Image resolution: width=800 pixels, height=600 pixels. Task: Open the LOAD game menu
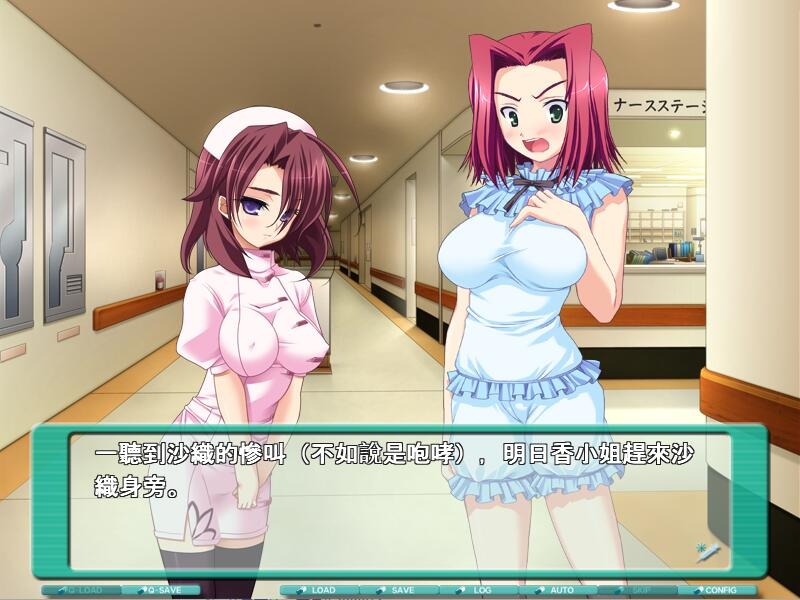tap(319, 590)
